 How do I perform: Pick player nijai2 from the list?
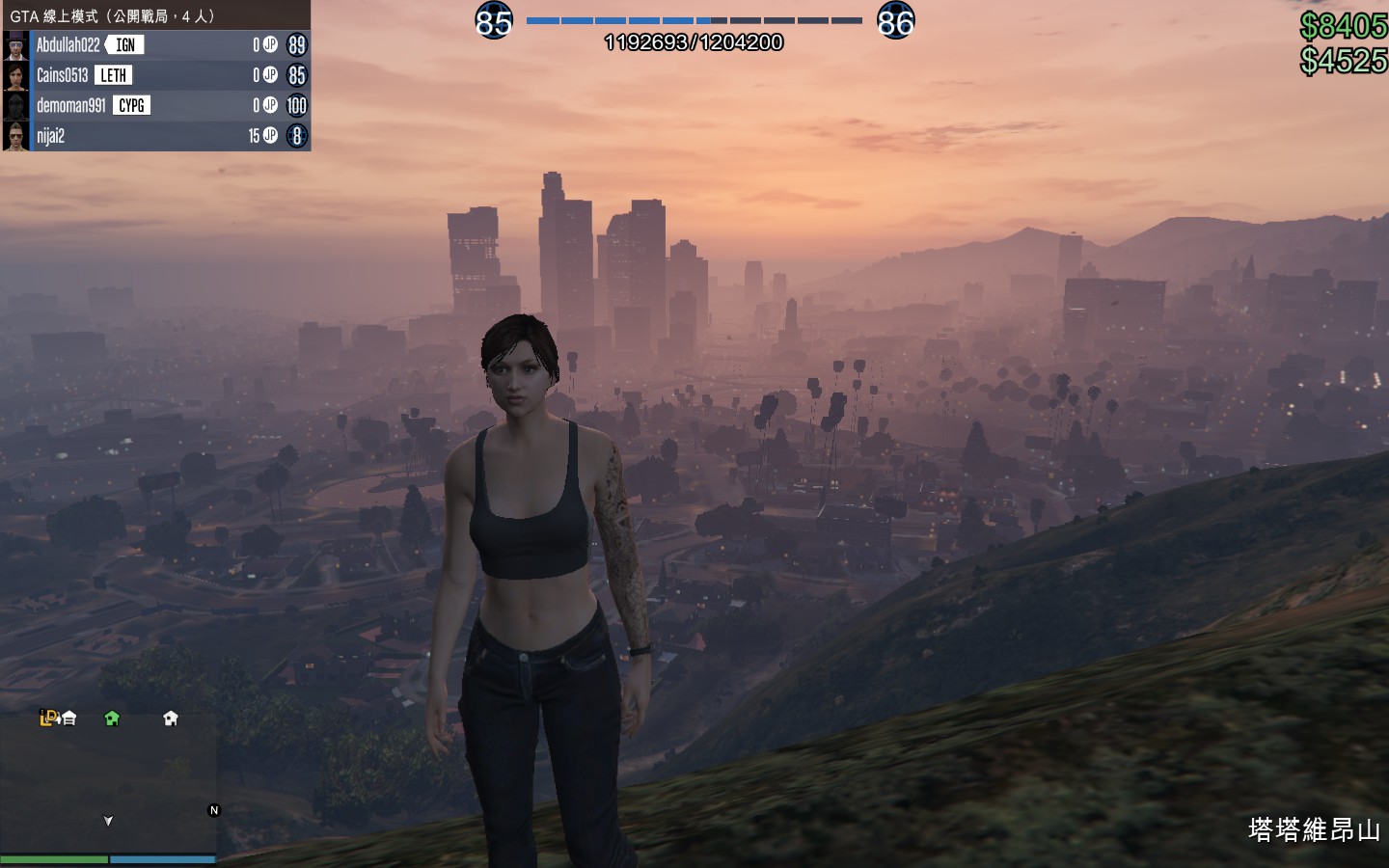50,136
